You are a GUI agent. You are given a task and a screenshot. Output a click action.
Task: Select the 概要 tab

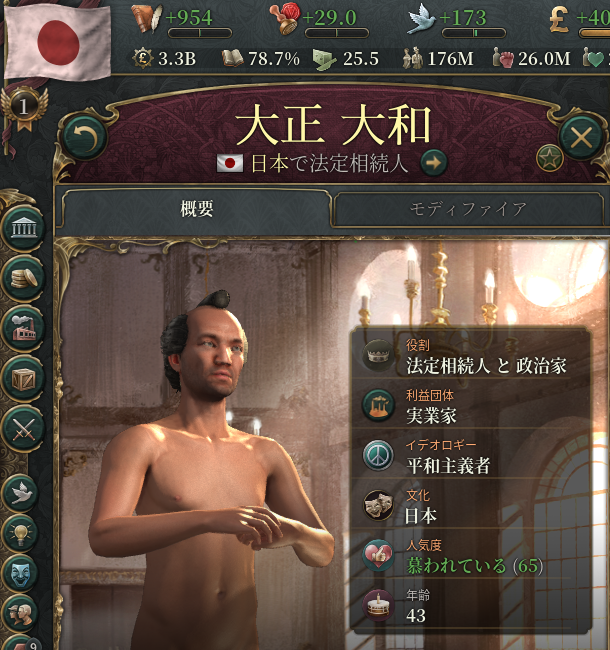[197, 210]
